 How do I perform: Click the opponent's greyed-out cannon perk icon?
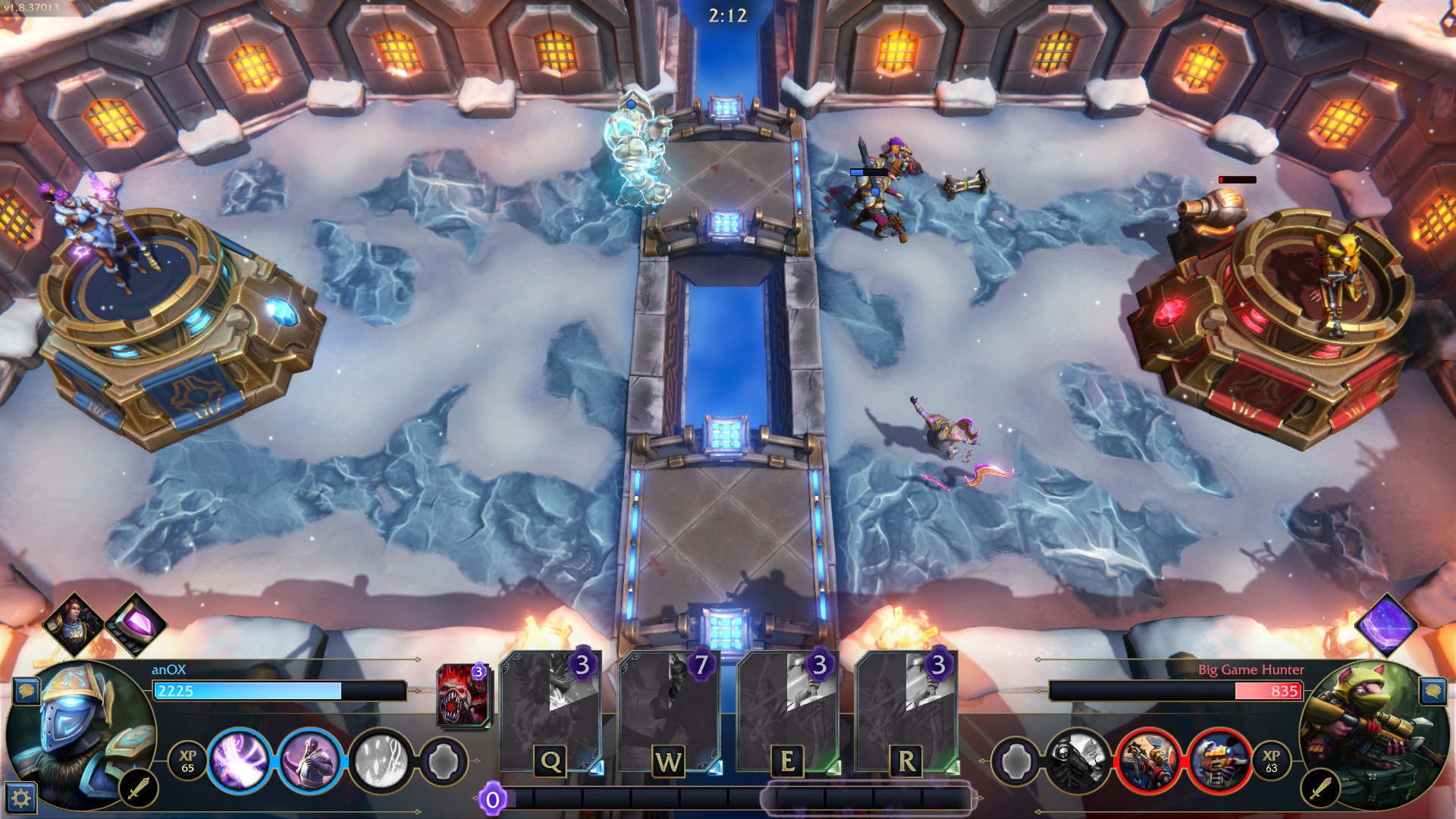[1078, 759]
